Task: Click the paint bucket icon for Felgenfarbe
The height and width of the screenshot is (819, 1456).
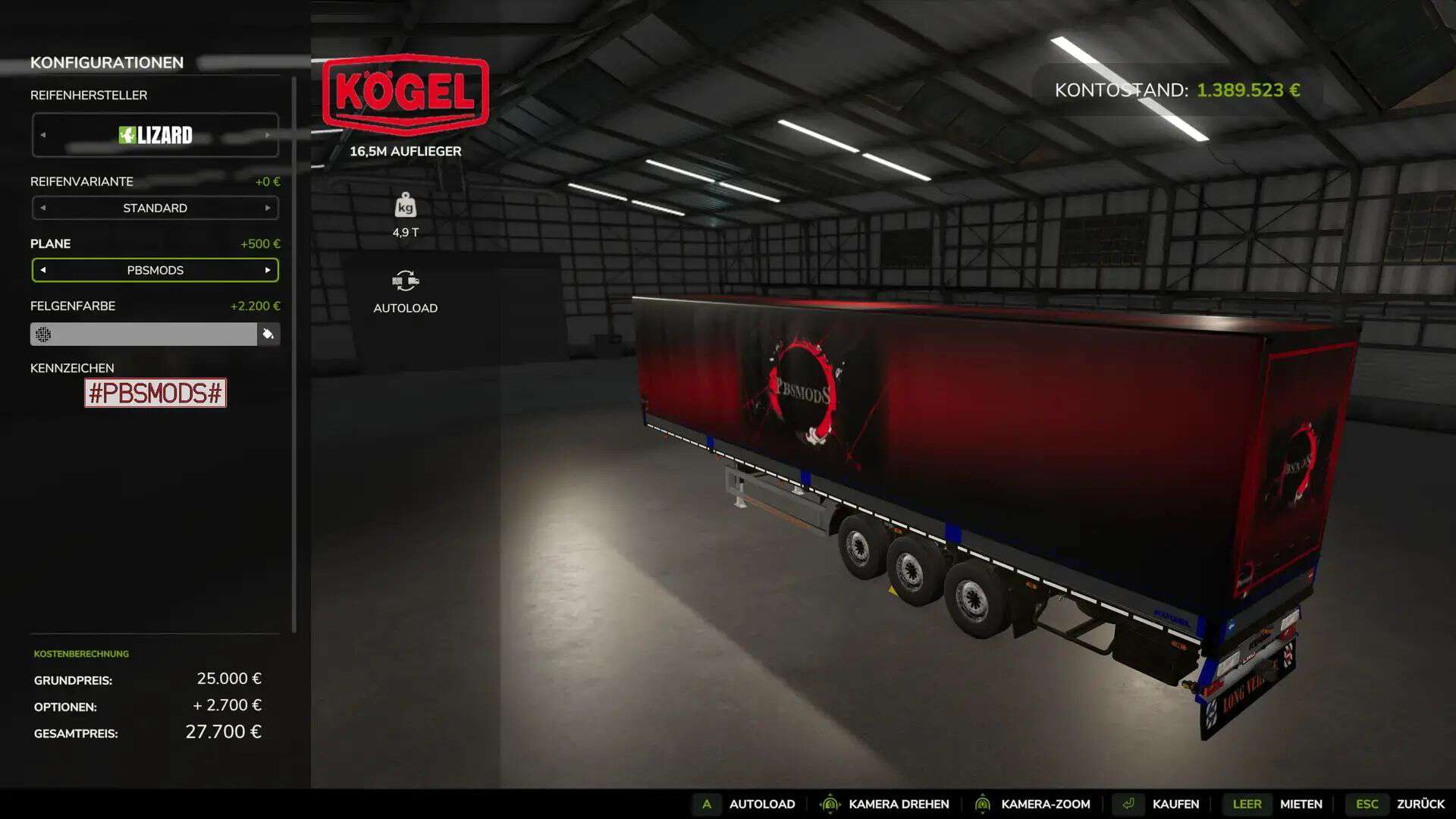Action: click(268, 334)
